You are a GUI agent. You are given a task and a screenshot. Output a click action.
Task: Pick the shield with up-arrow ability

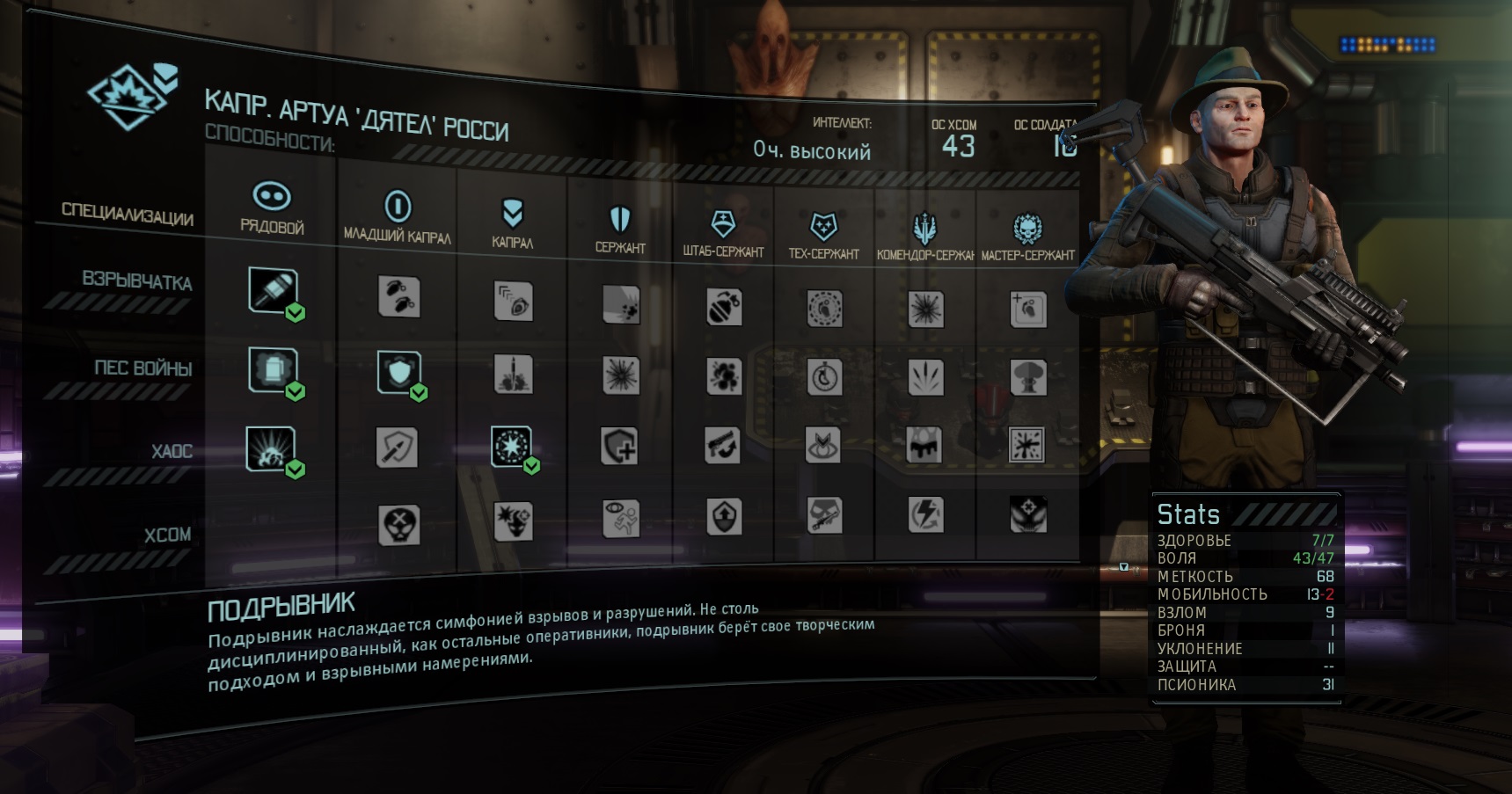click(723, 517)
